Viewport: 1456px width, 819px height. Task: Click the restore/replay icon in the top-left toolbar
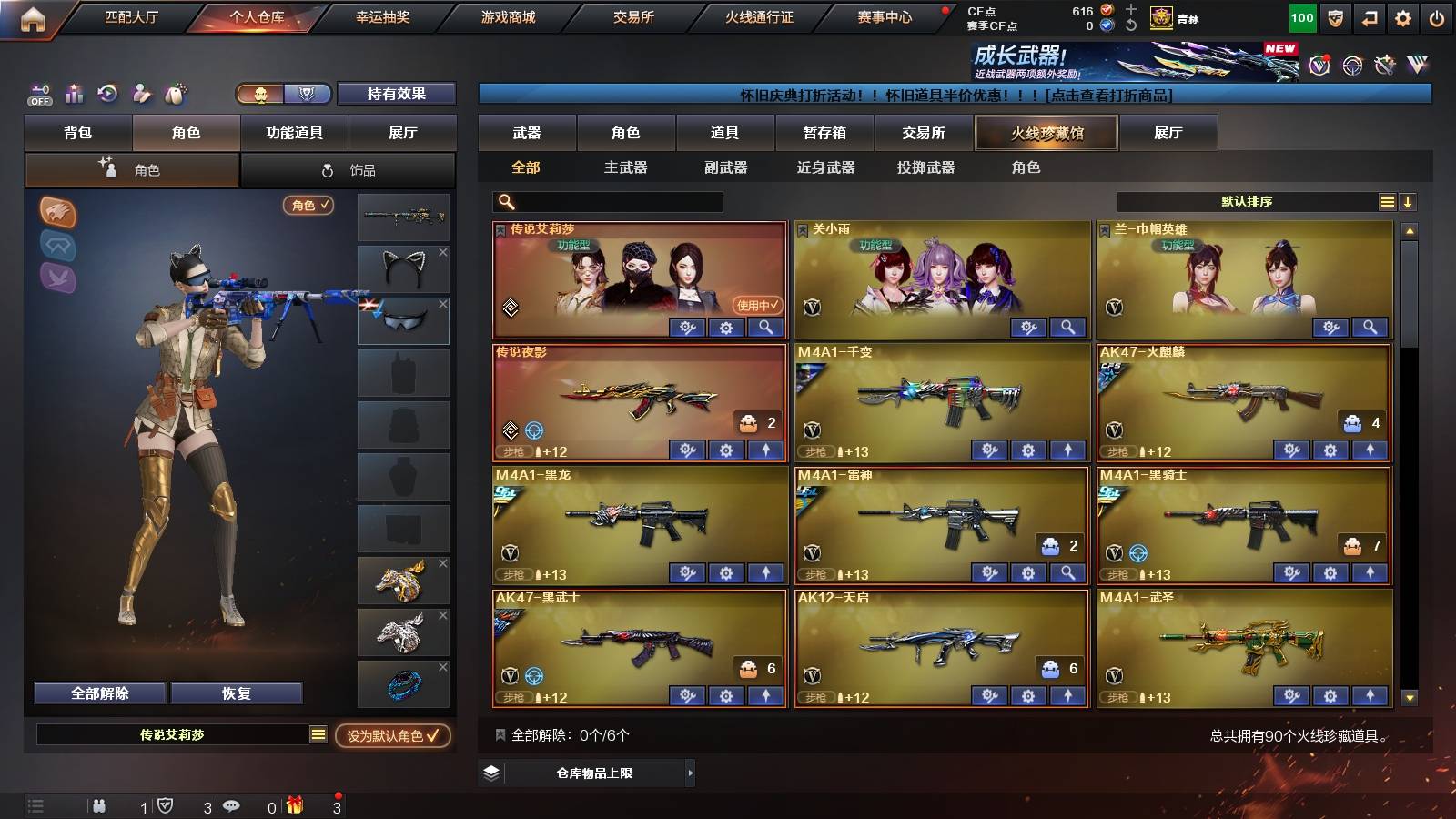(107, 94)
